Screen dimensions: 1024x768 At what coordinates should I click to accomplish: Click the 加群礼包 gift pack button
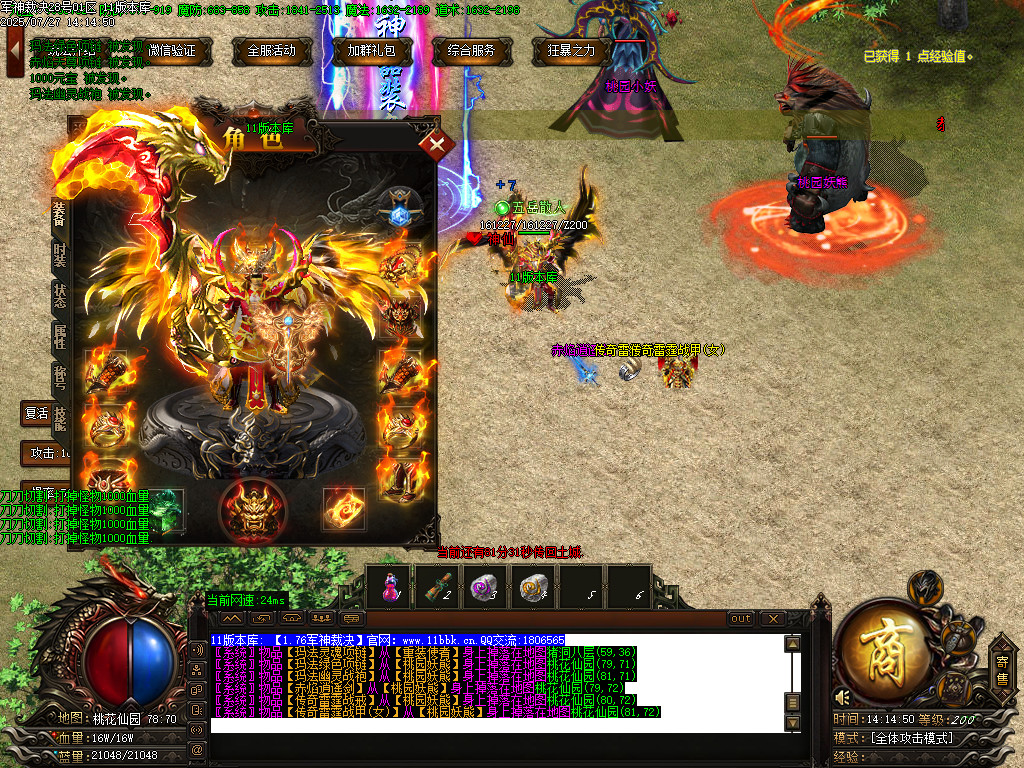(x=372, y=51)
